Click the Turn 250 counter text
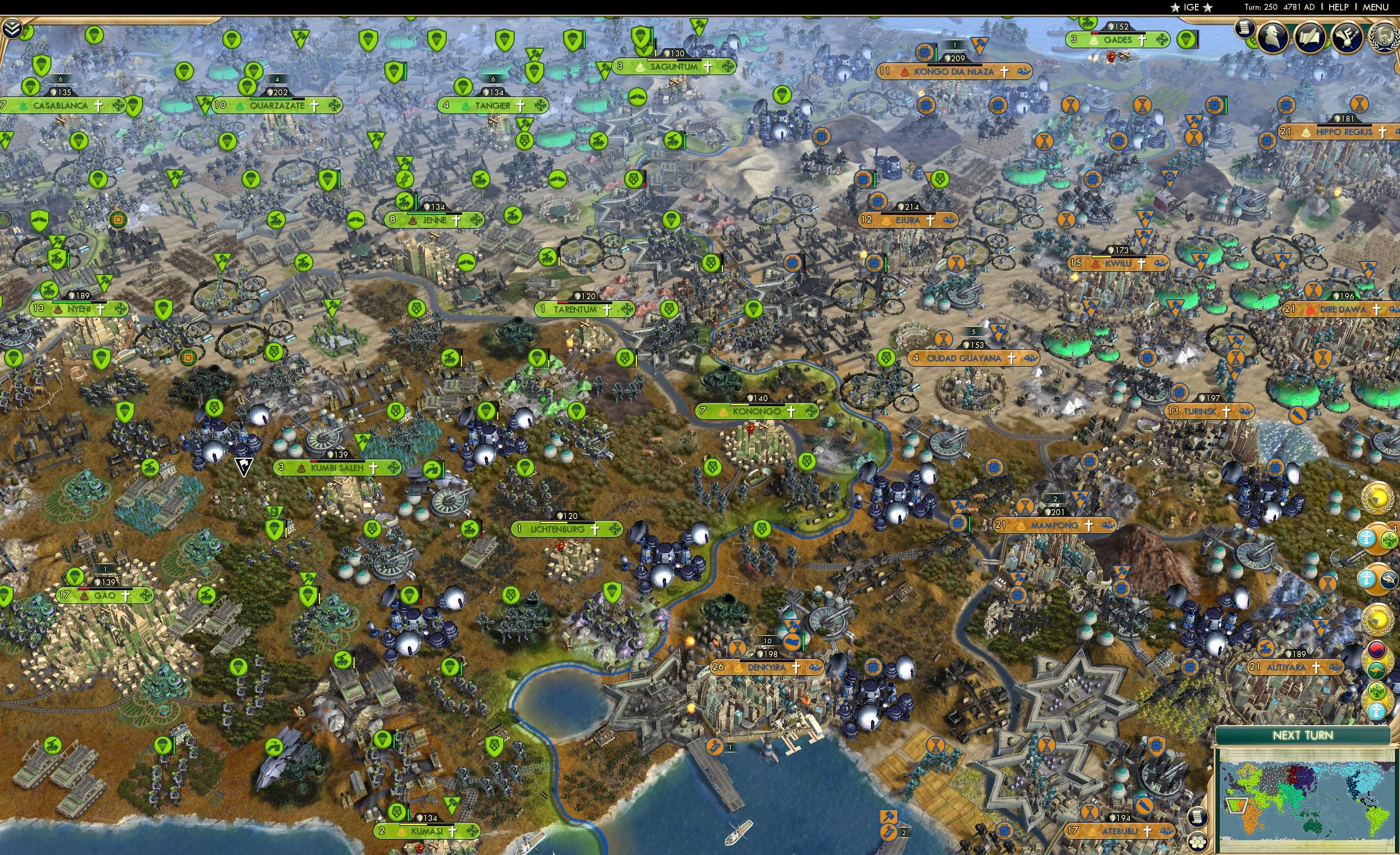This screenshot has height=855, width=1400. (x=1262, y=7)
